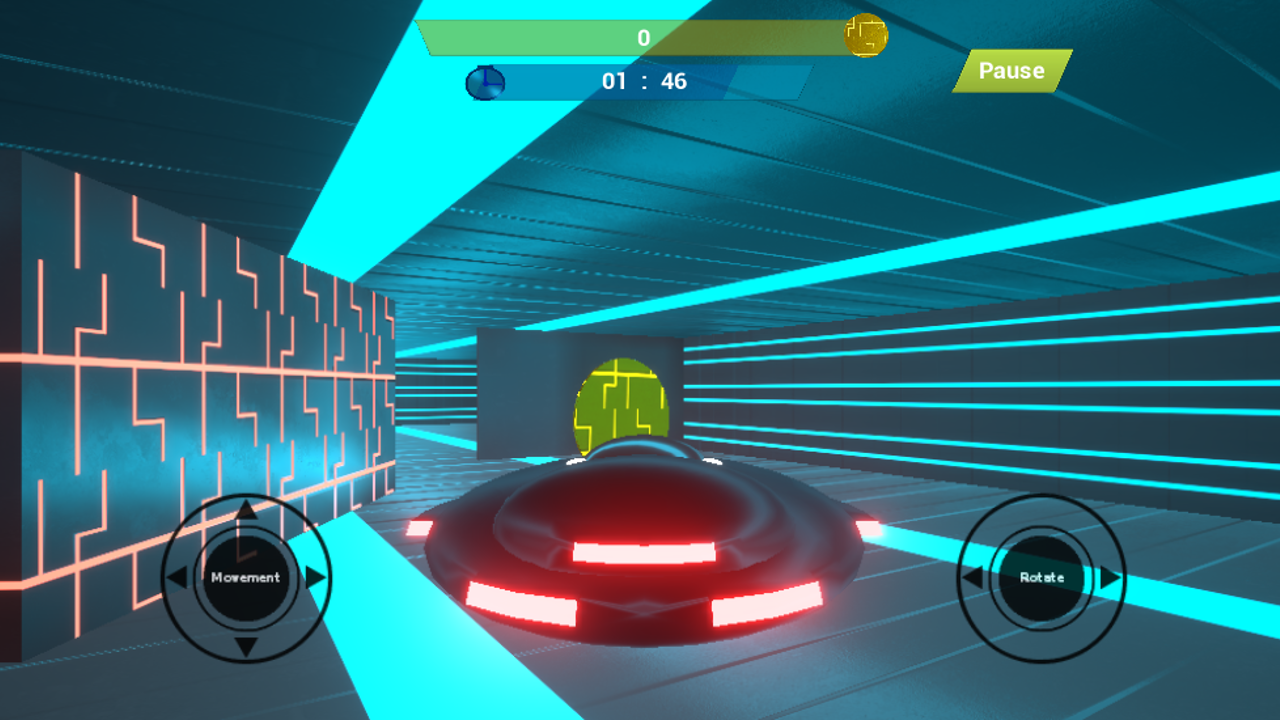Select the Rotate label on the right joystick
The image size is (1280, 720).
point(1040,575)
